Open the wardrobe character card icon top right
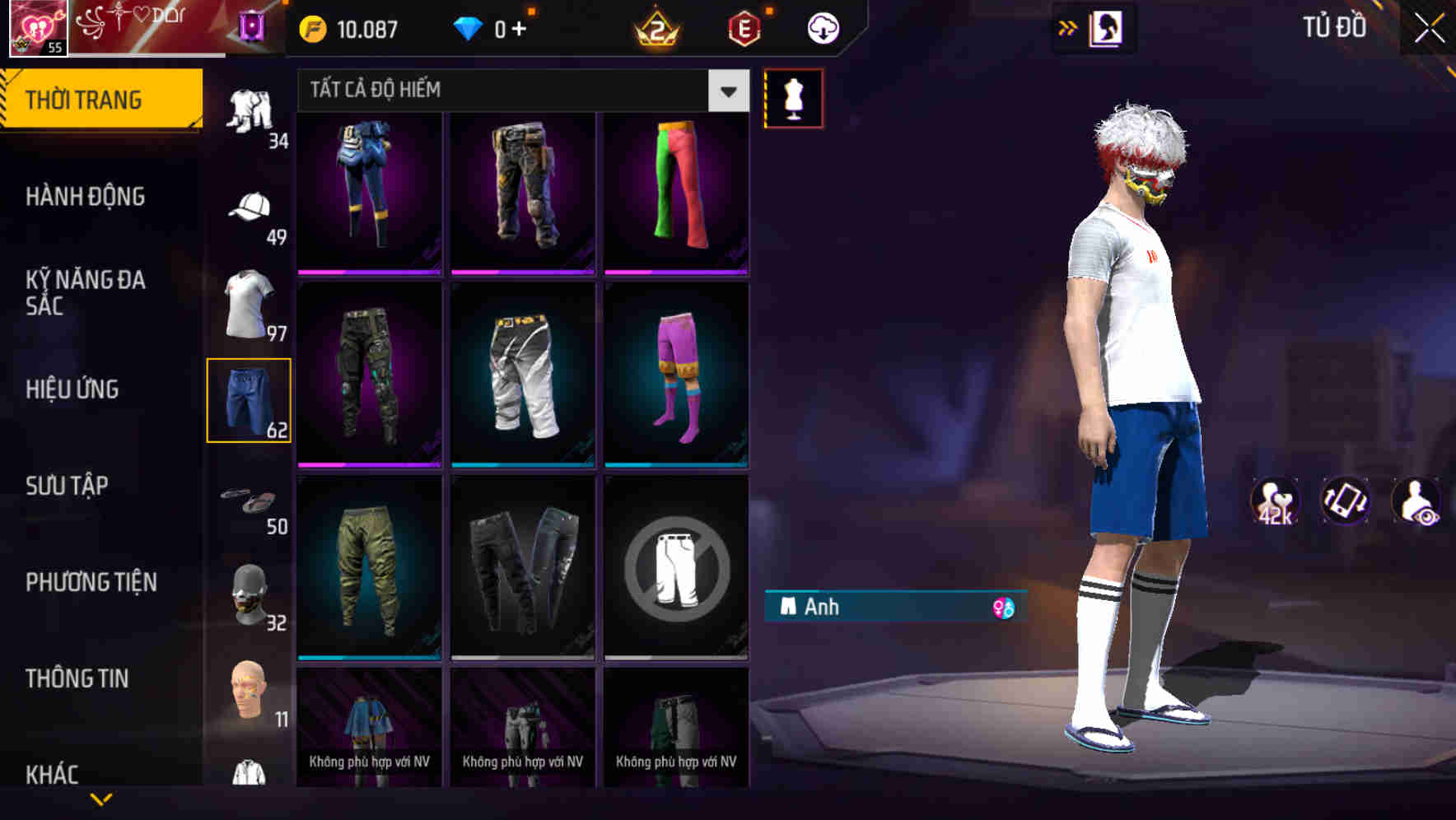 click(x=1107, y=27)
